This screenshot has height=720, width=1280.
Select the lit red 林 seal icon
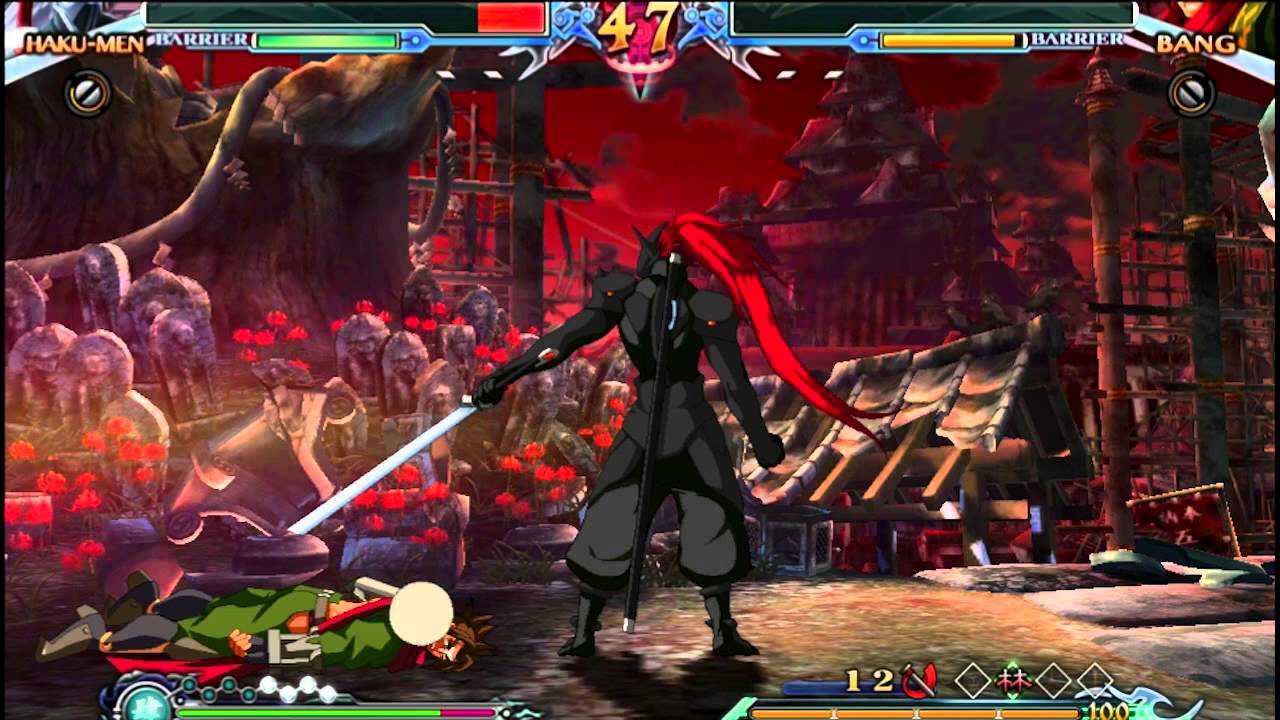(1013, 680)
